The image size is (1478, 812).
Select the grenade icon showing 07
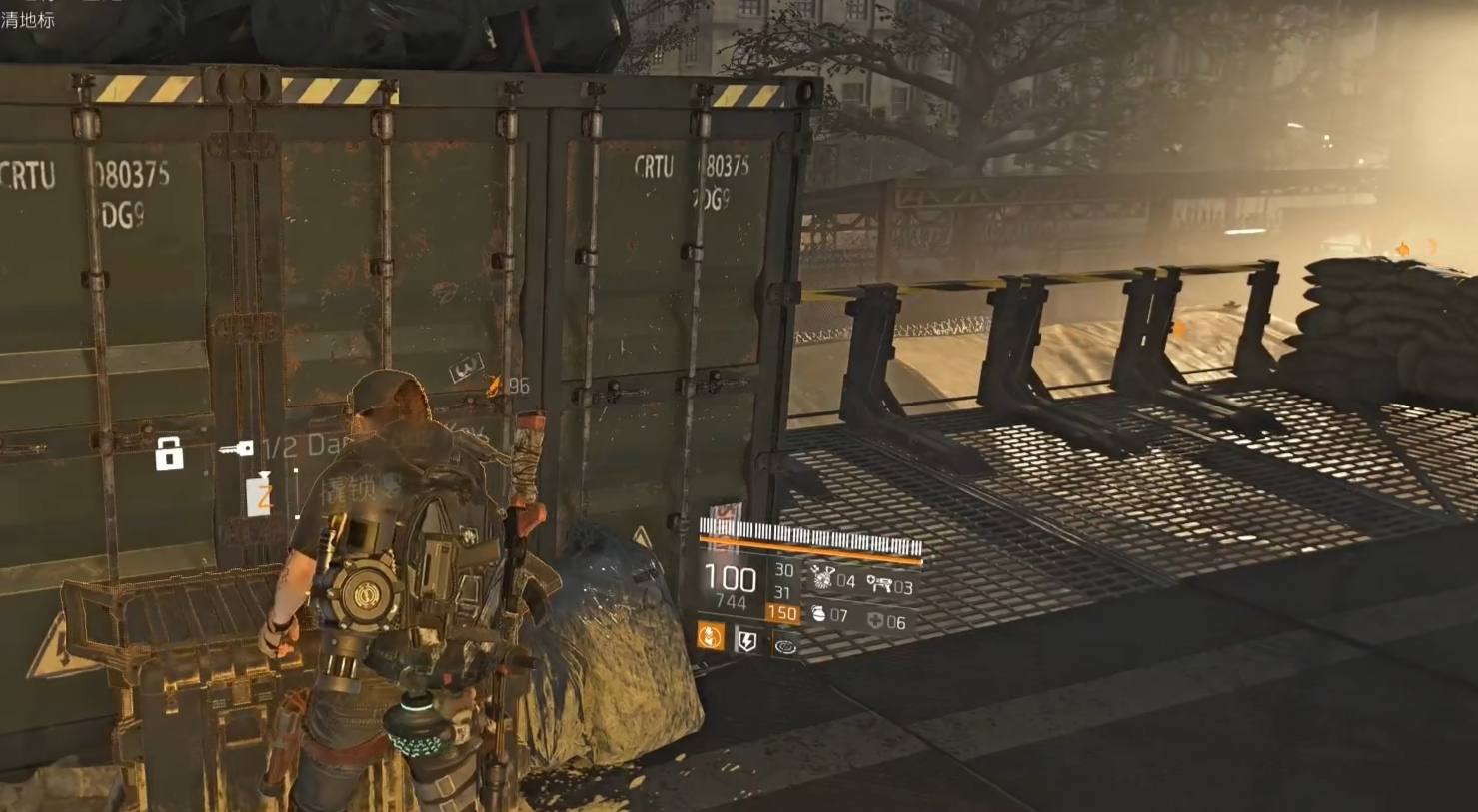819,614
